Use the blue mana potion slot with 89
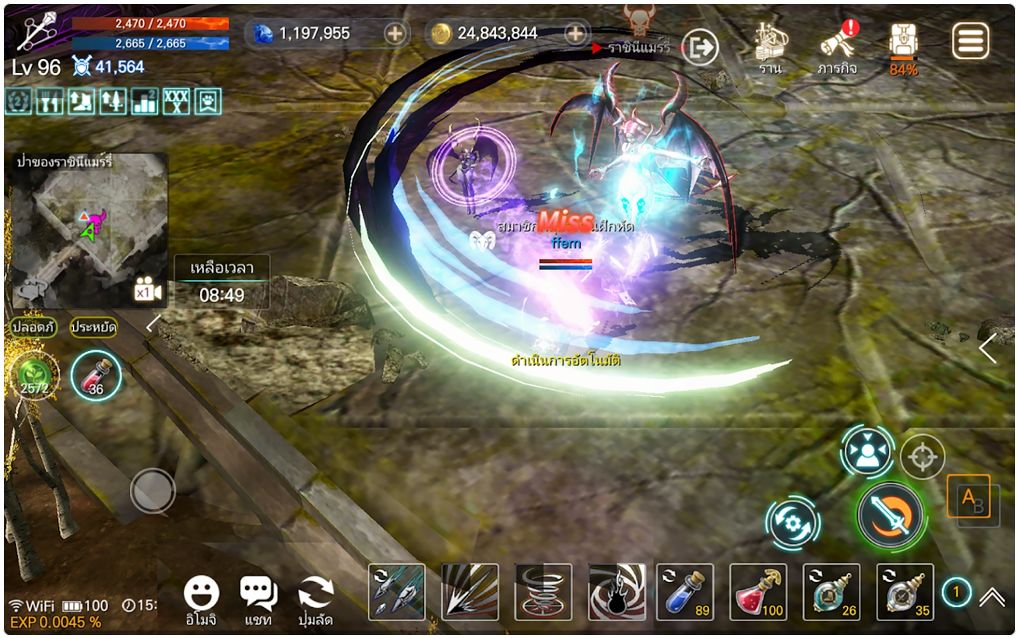This screenshot has width=1019, height=639. point(685,592)
